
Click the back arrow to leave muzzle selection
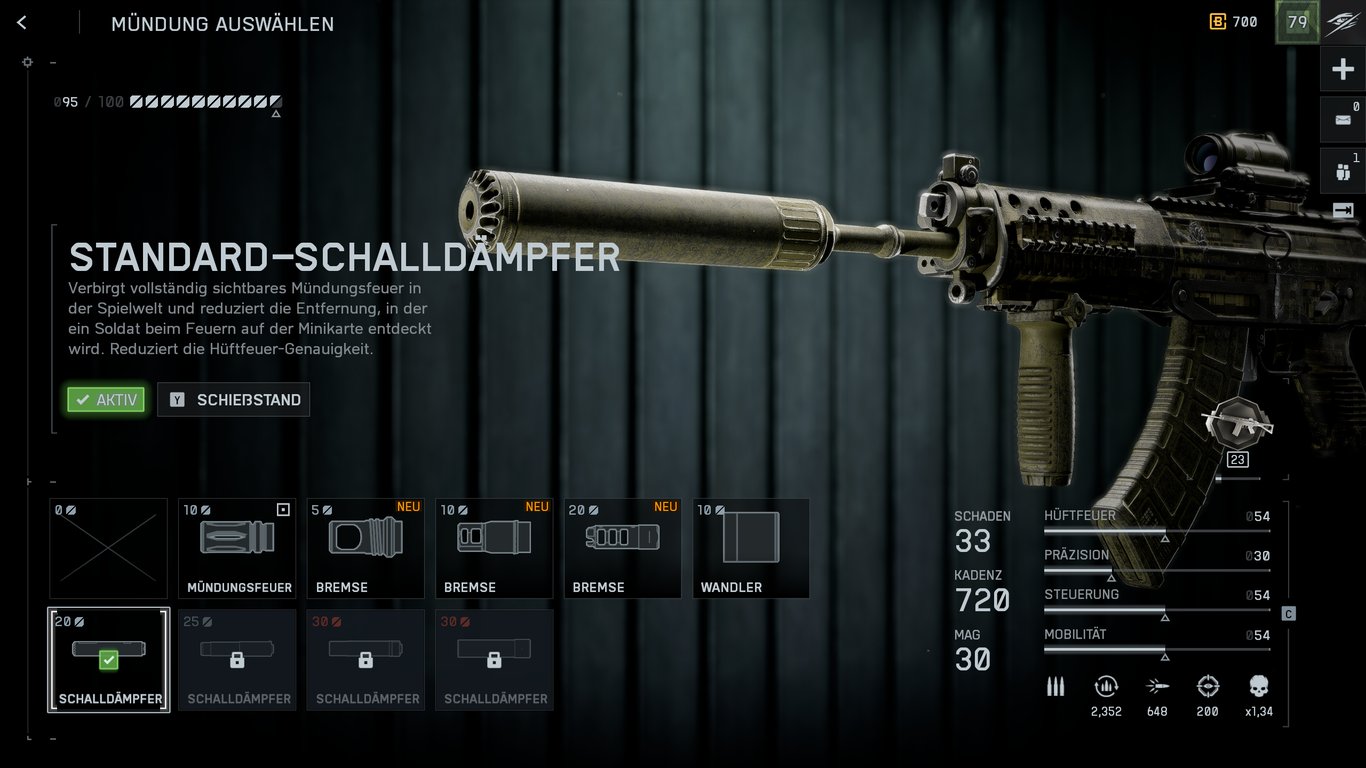(21, 22)
